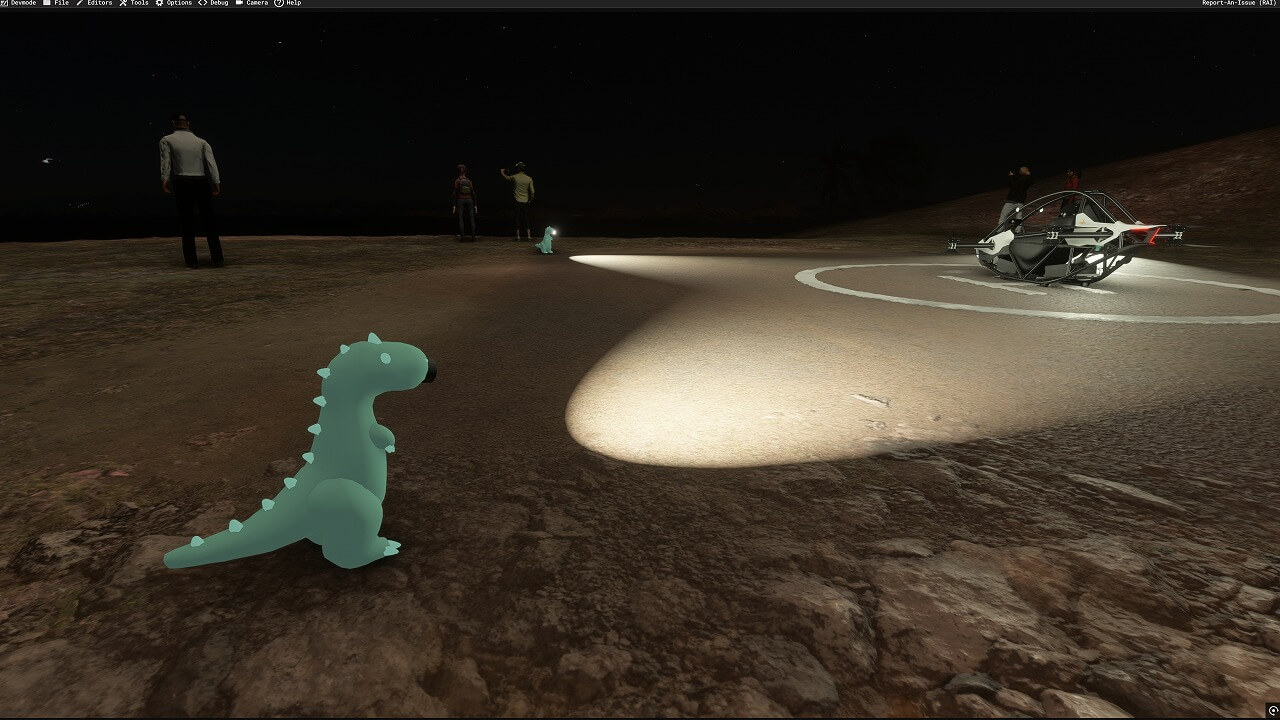Viewport: 1280px width, 720px height.
Task: Click Report-An-Issue (RAI) in the top bar
Action: 1239,3
